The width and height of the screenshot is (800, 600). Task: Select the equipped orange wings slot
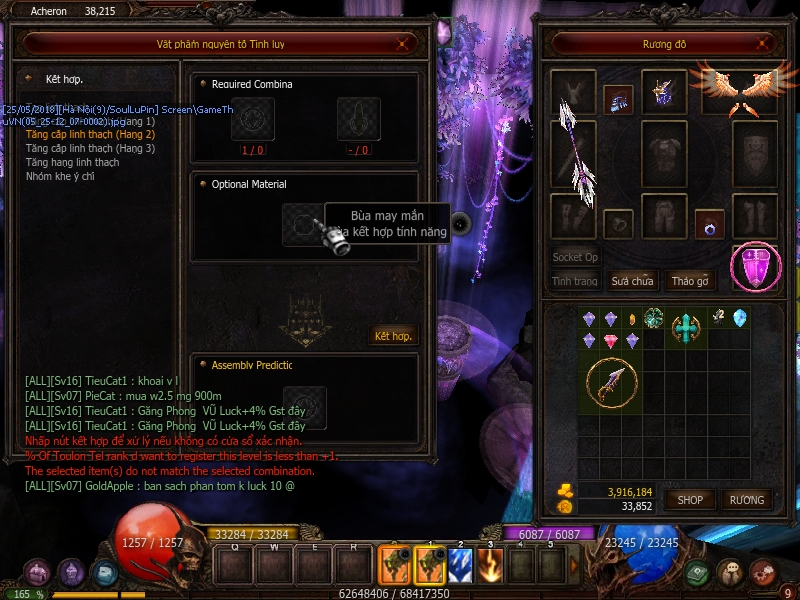click(740, 91)
